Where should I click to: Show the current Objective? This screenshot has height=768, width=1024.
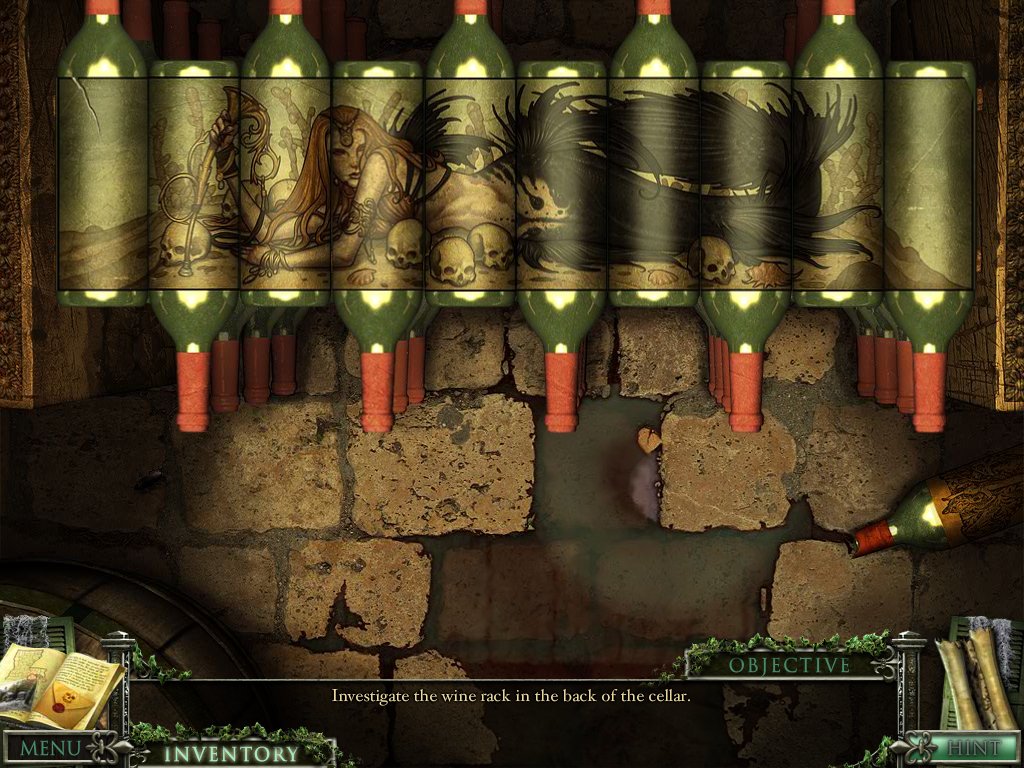pyautogui.click(x=789, y=665)
